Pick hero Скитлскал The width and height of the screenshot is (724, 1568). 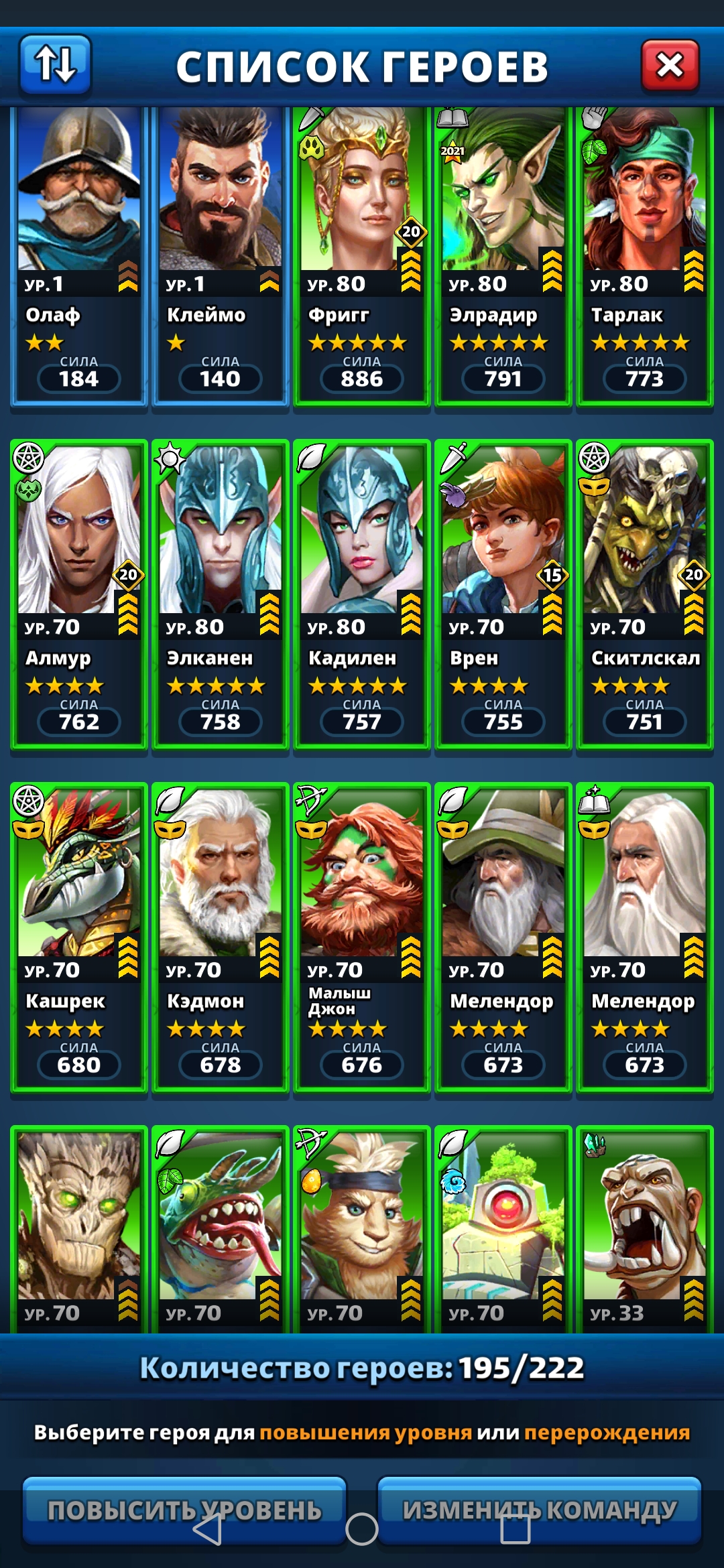(x=644, y=593)
